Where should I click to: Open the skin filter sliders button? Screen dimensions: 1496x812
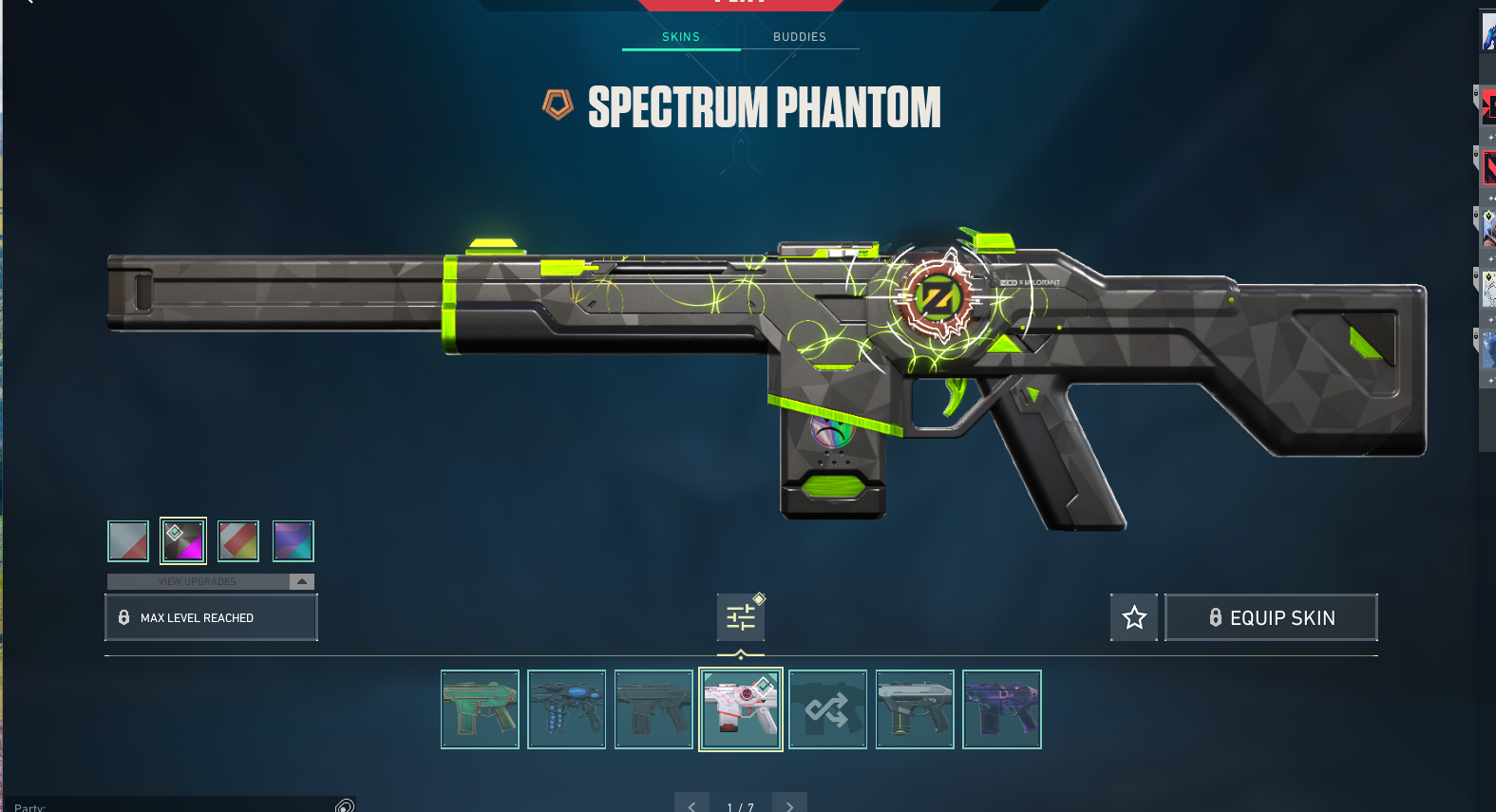coord(741,618)
